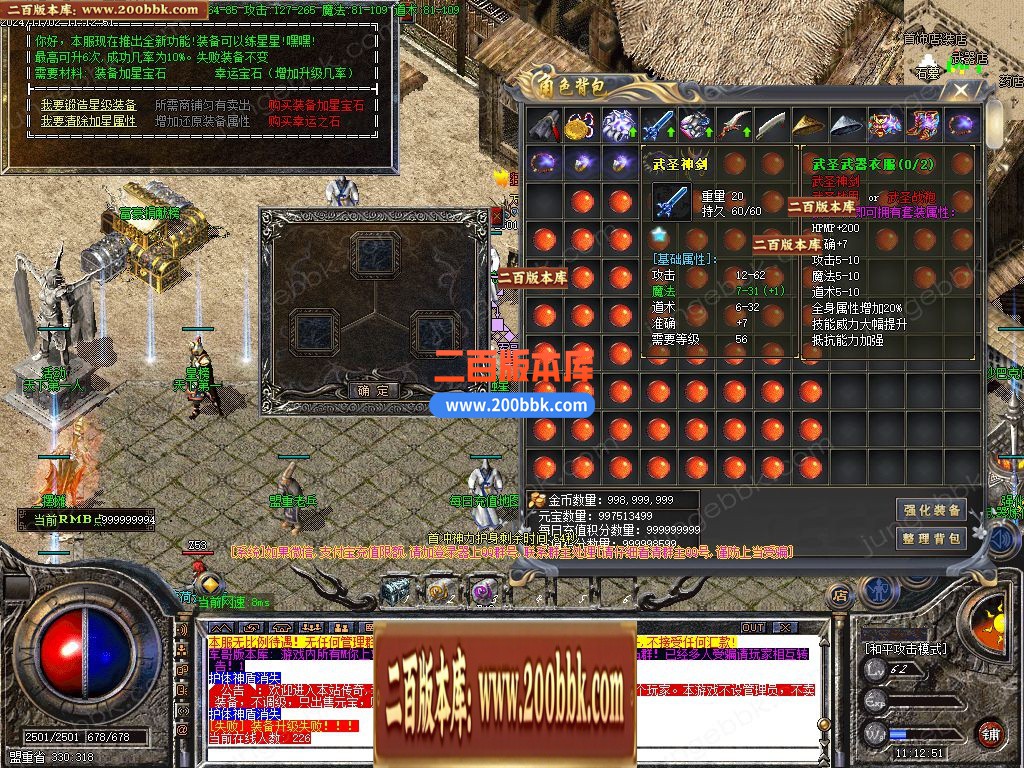Click the 店 store icon above chat
This screenshot has width=1024, height=768.
[841, 596]
